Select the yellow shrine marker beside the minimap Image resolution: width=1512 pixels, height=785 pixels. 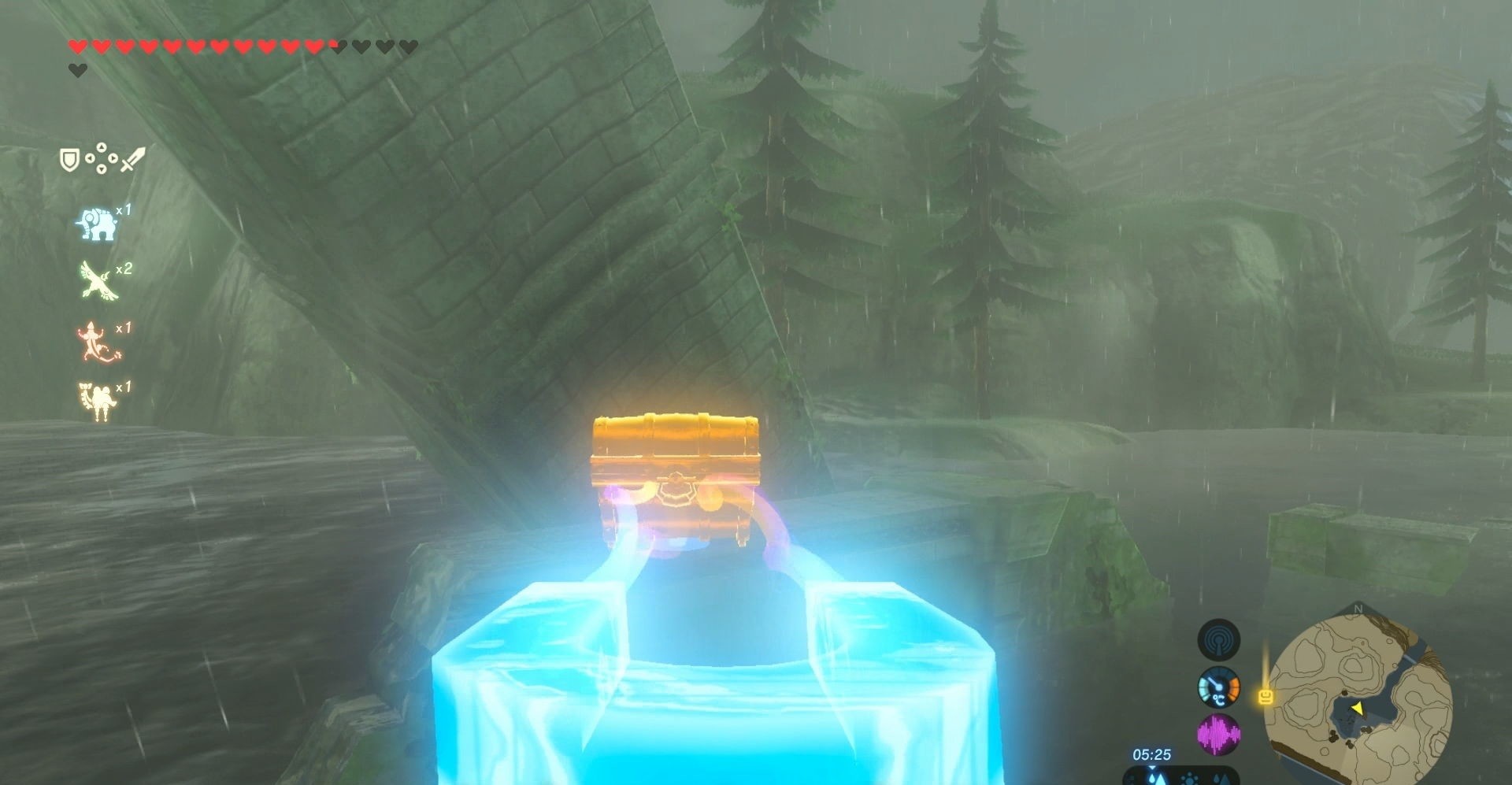pyautogui.click(x=1266, y=698)
